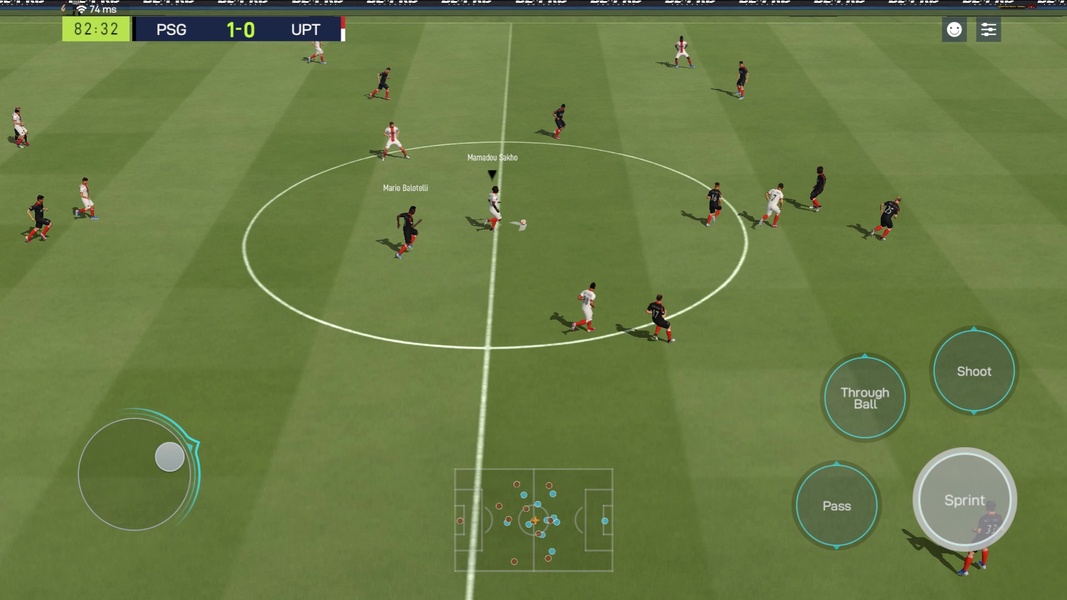Tap the Pass button
The image size is (1067, 600).
point(836,506)
